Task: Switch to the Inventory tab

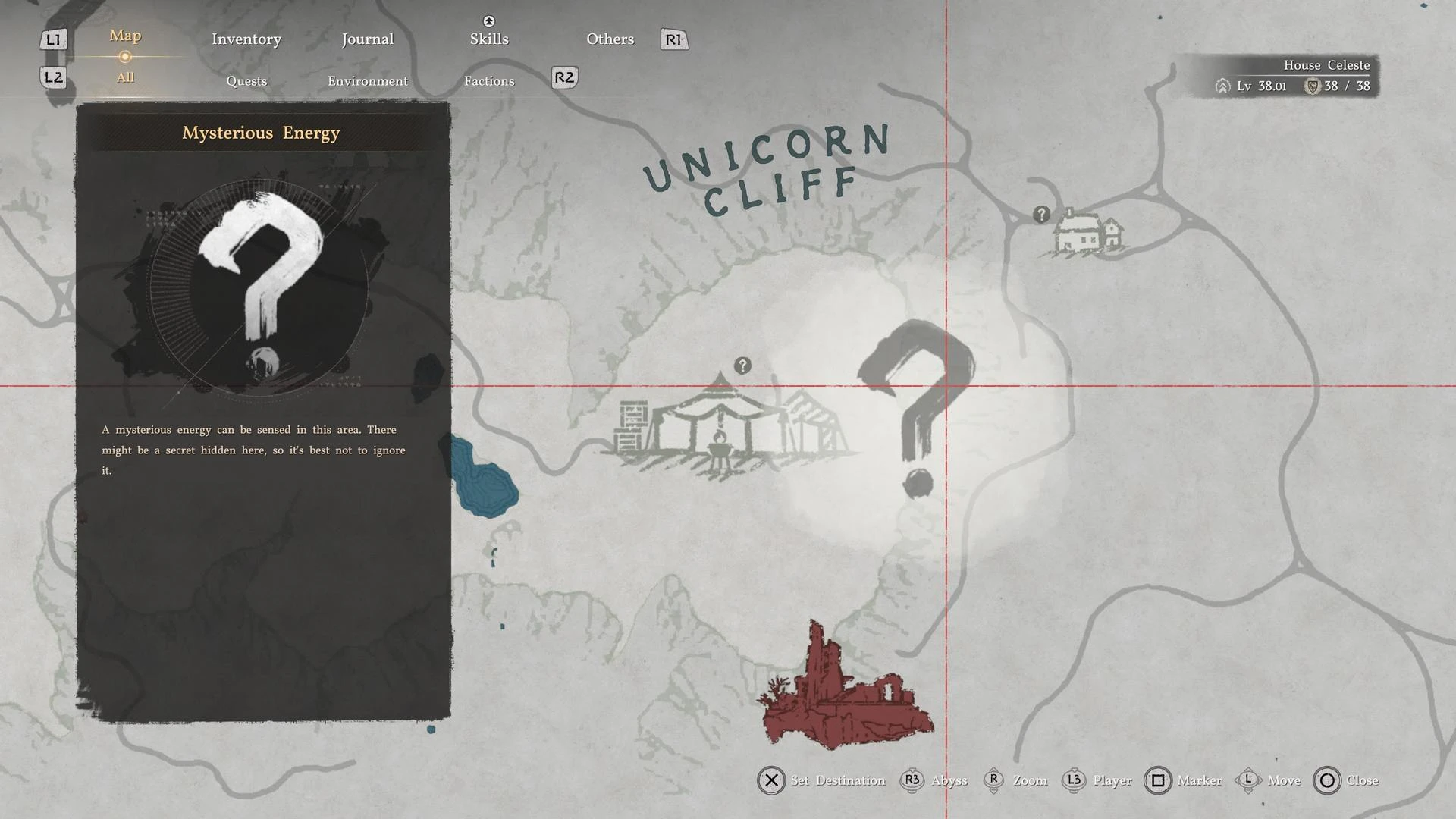Action: (246, 39)
